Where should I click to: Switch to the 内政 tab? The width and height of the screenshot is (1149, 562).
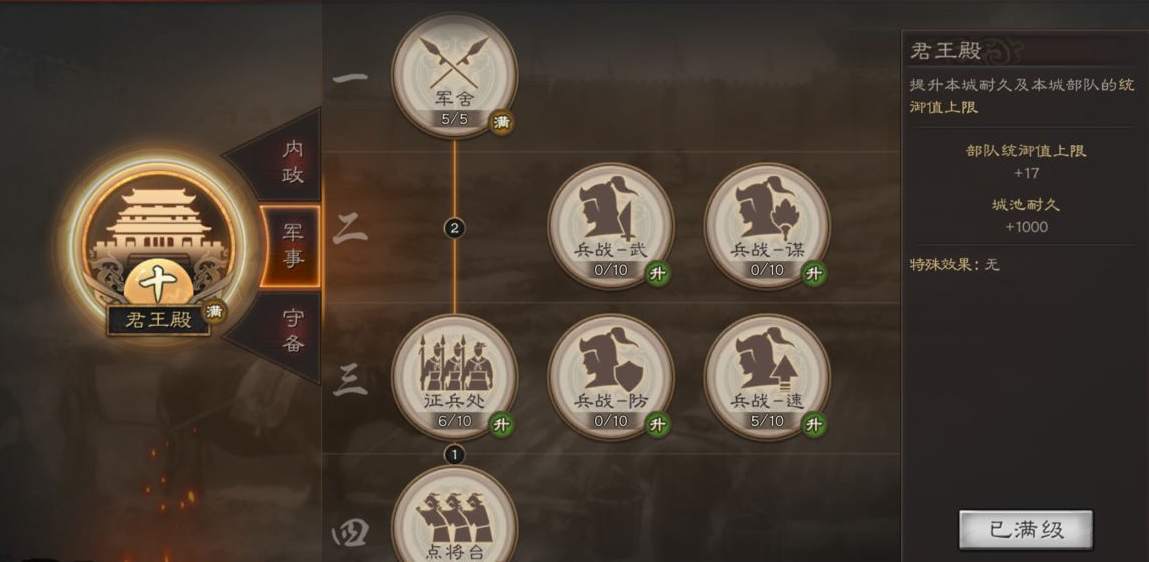(x=289, y=161)
